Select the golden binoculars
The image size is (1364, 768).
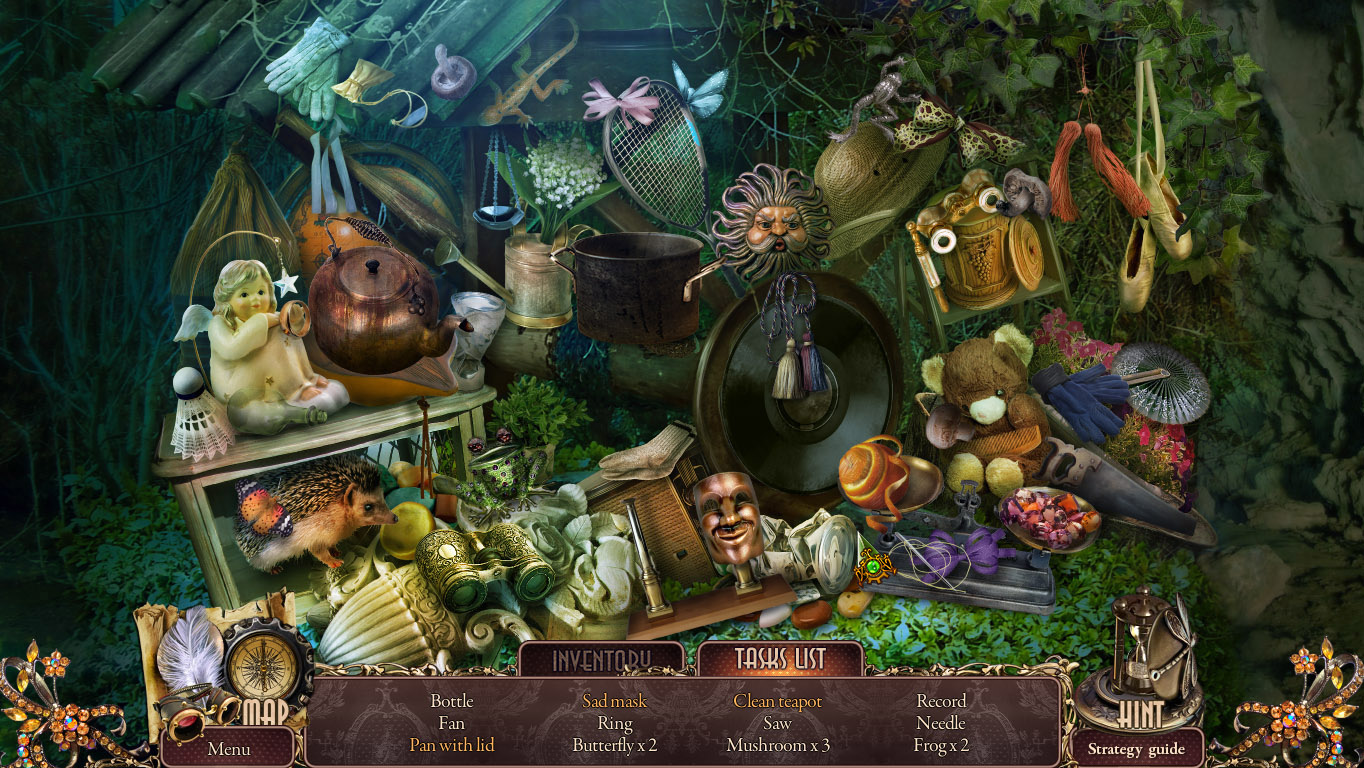coord(480,565)
